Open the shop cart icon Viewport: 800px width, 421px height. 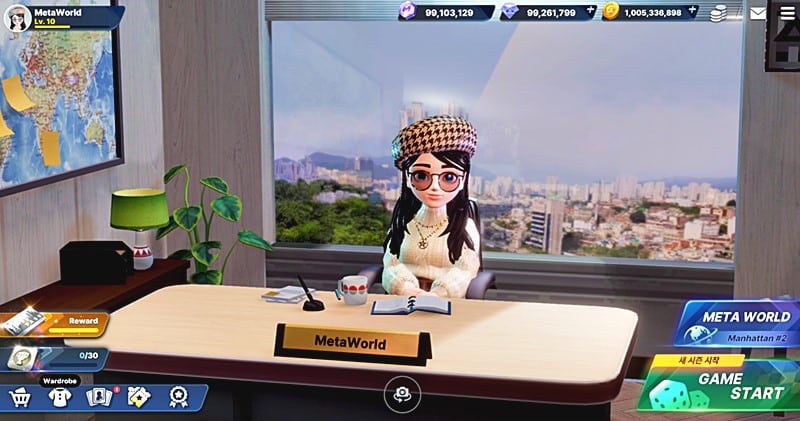[19, 397]
